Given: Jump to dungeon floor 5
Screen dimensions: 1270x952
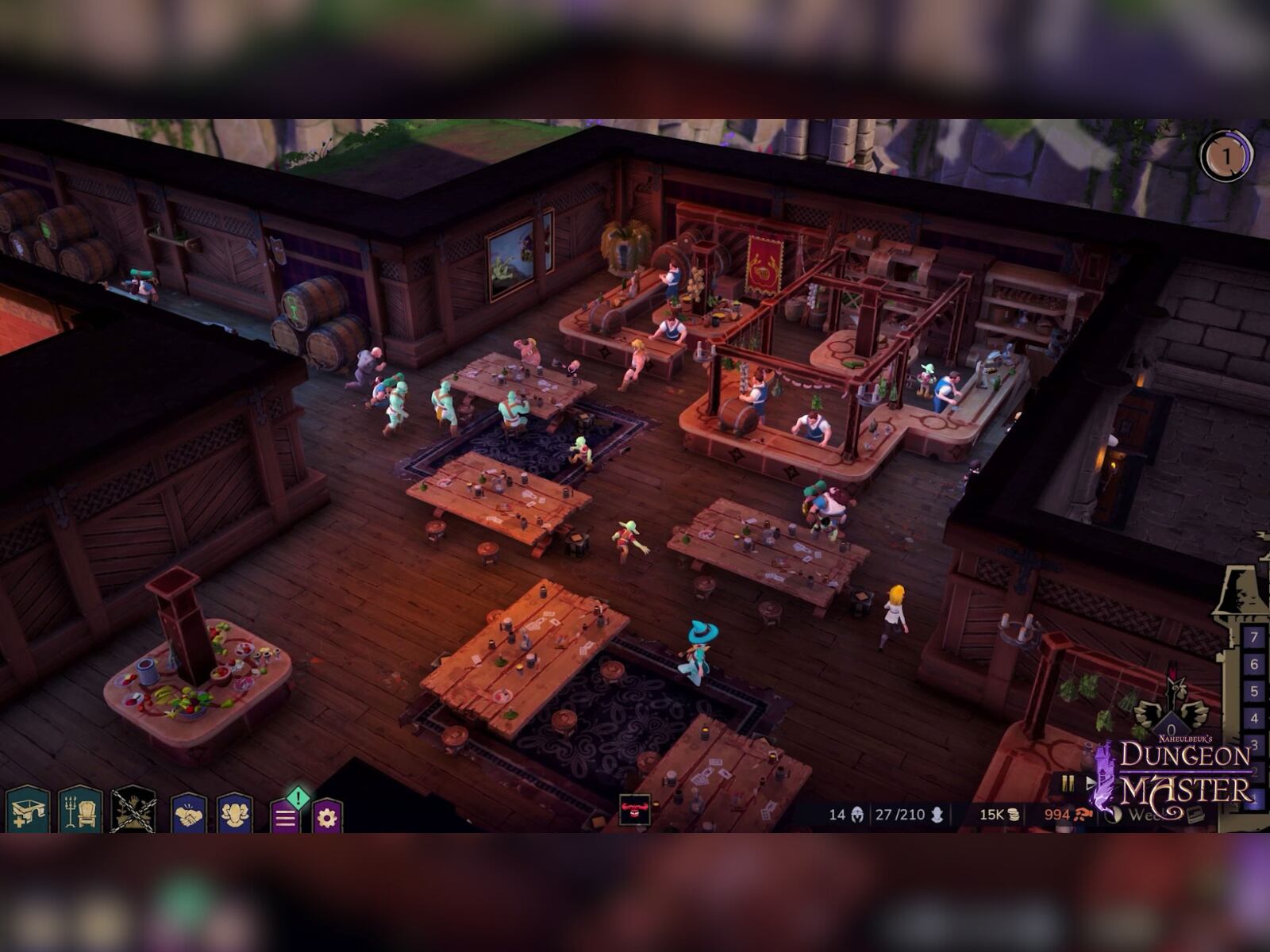Looking at the screenshot, I should coord(1254,691).
